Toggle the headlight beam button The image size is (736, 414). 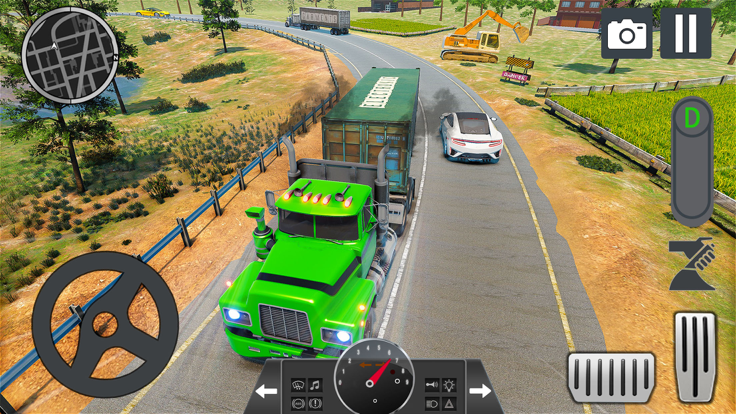pyautogui.click(x=431, y=402)
